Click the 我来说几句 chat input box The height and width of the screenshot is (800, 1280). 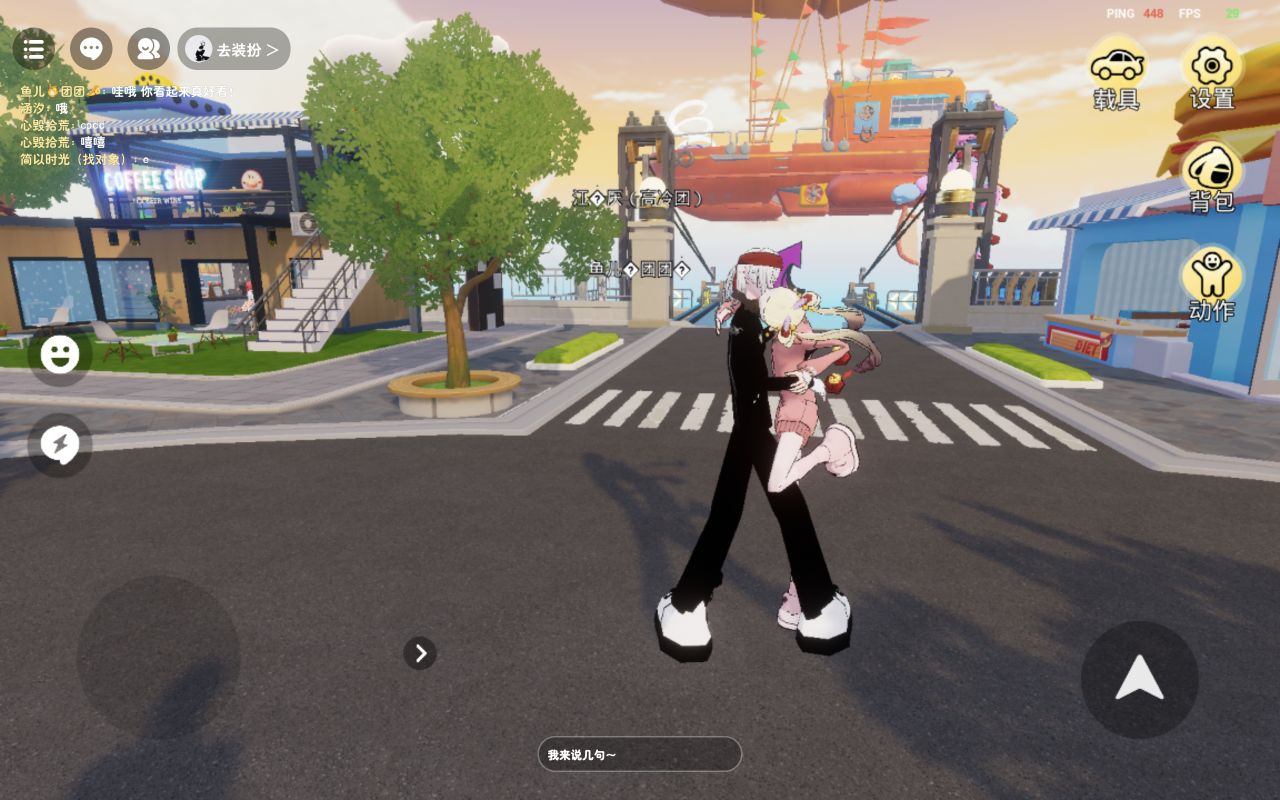tap(640, 754)
